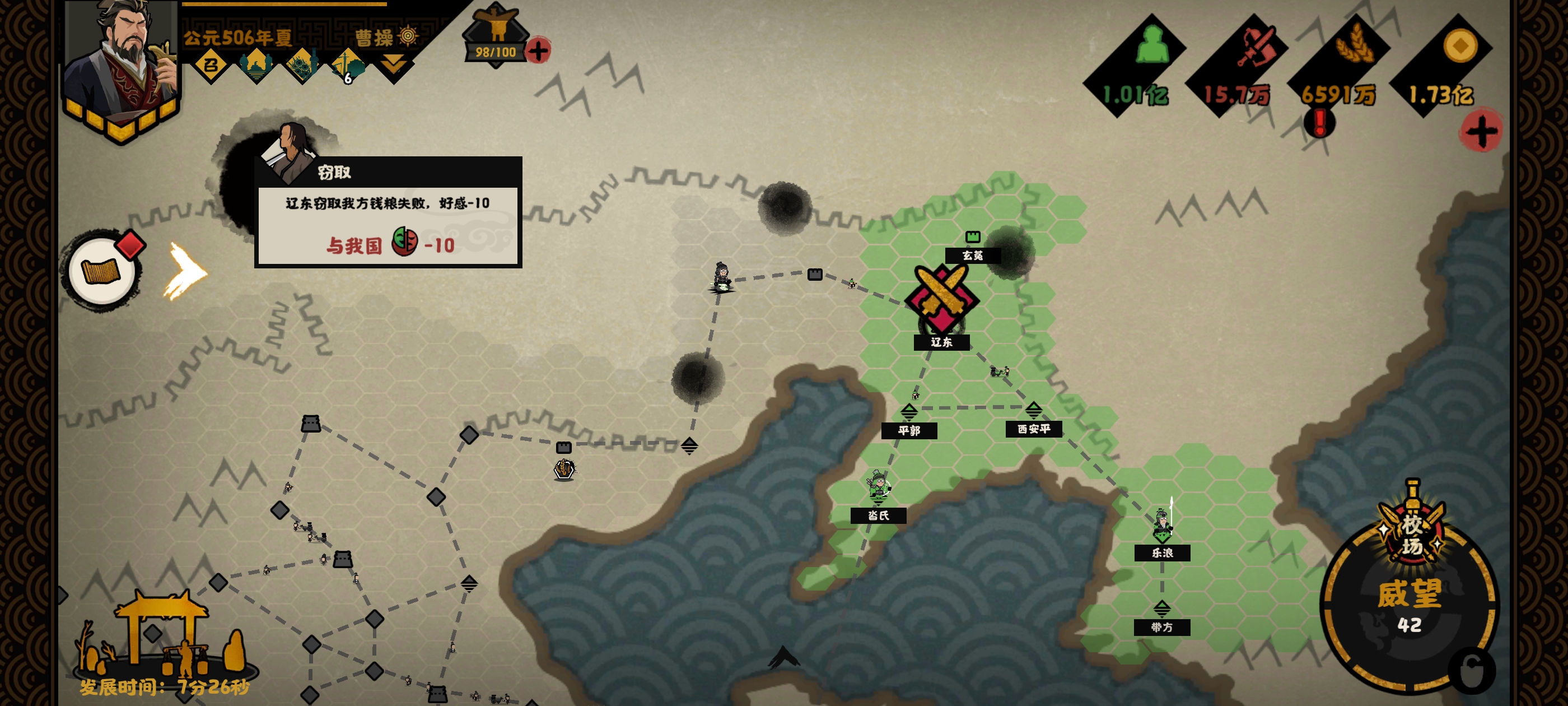Expand the downward chevron diamond button
1568x706 pixels.
(x=394, y=64)
